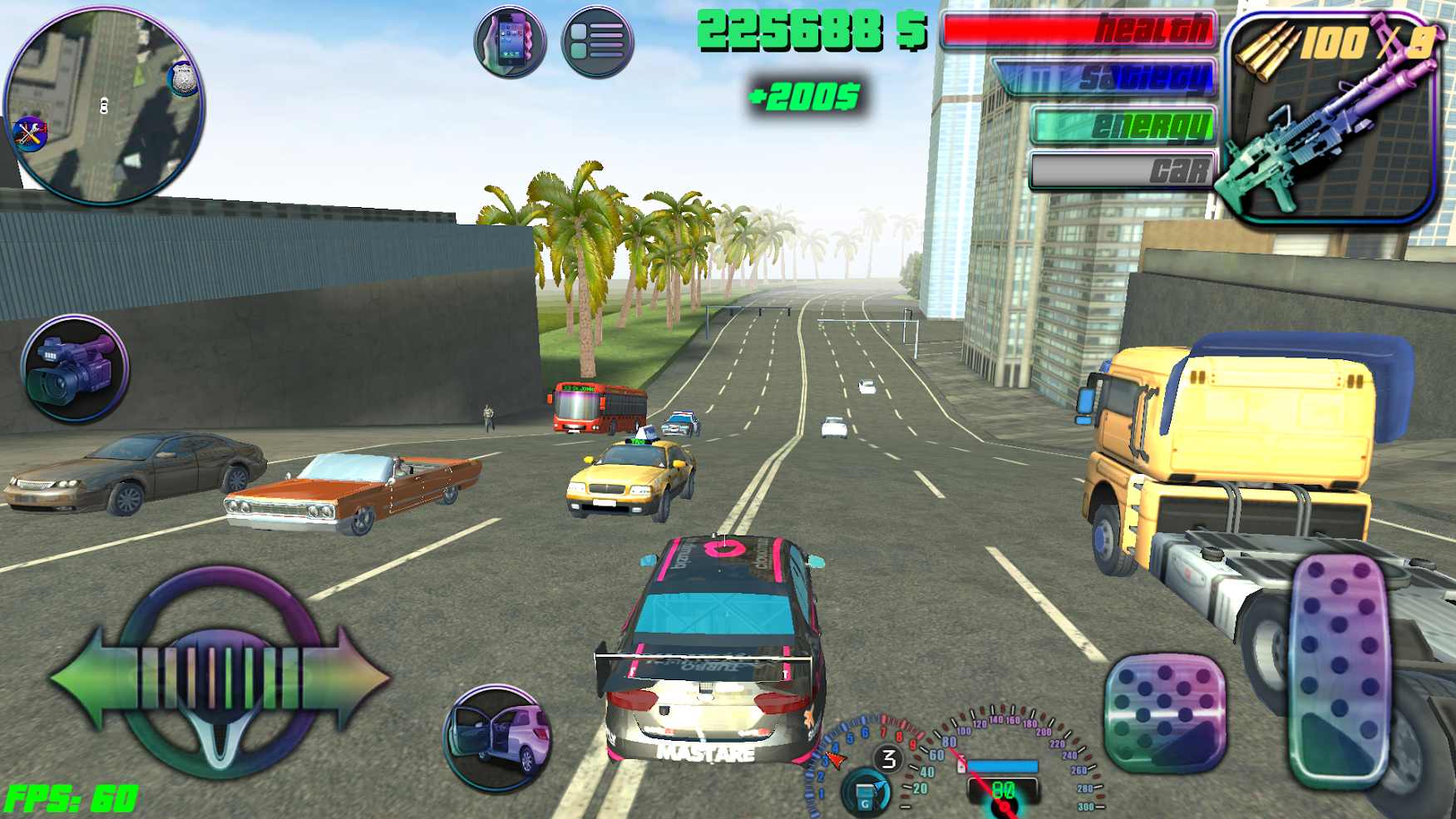The height and width of the screenshot is (819, 1456).
Task: Switch camera view with the camcorder button
Action: pos(75,368)
